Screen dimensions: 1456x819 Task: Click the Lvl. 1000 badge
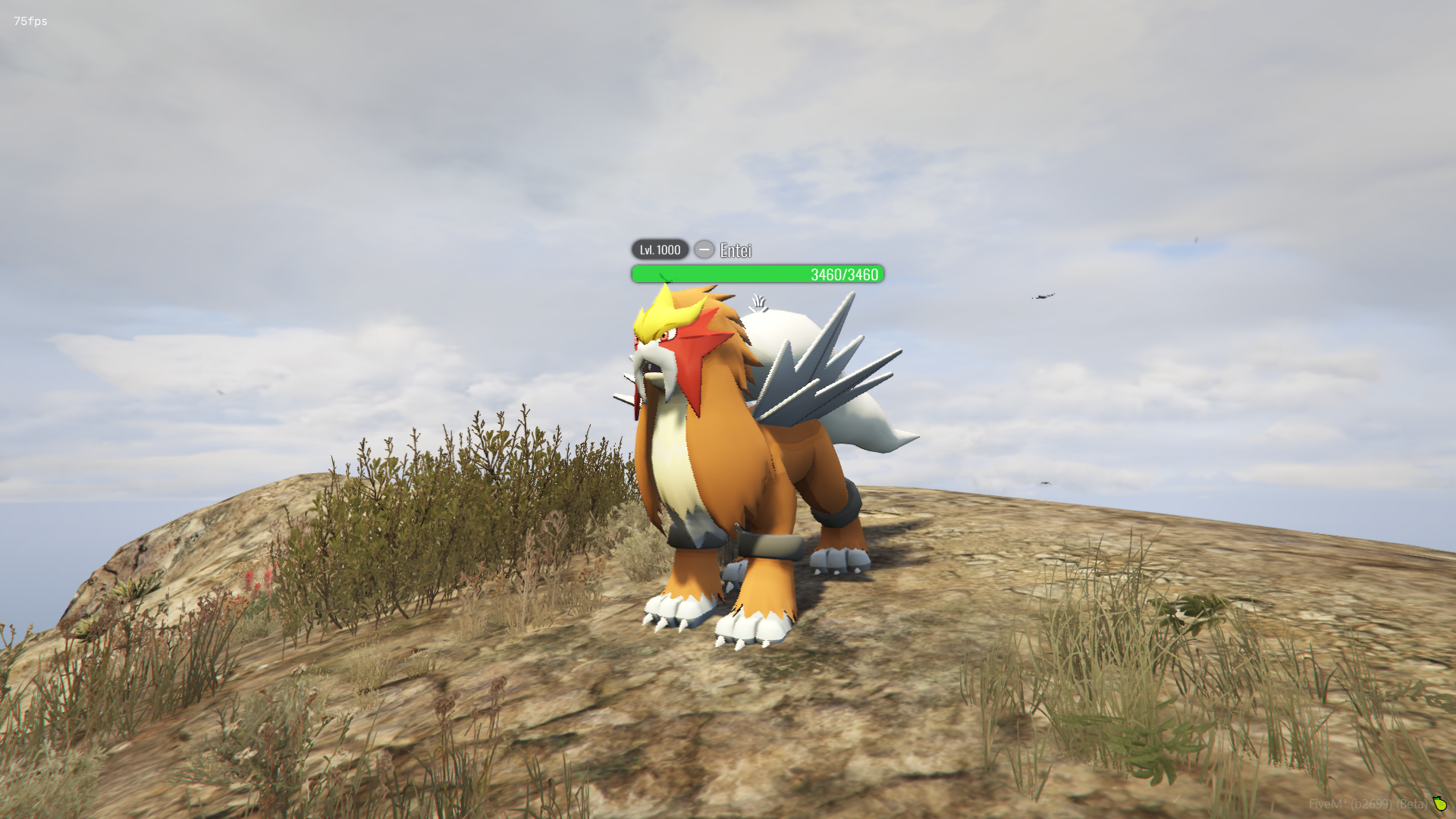[x=660, y=249]
